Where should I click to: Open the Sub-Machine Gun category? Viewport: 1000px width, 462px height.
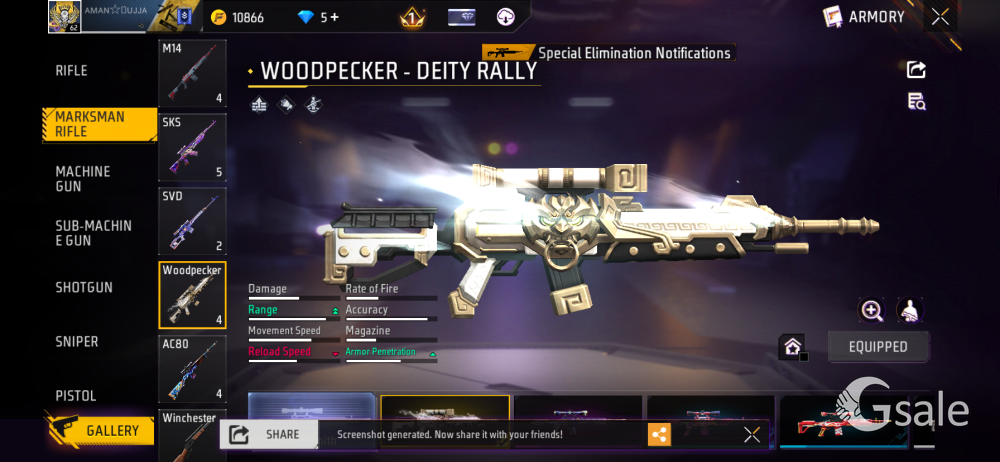click(93, 233)
